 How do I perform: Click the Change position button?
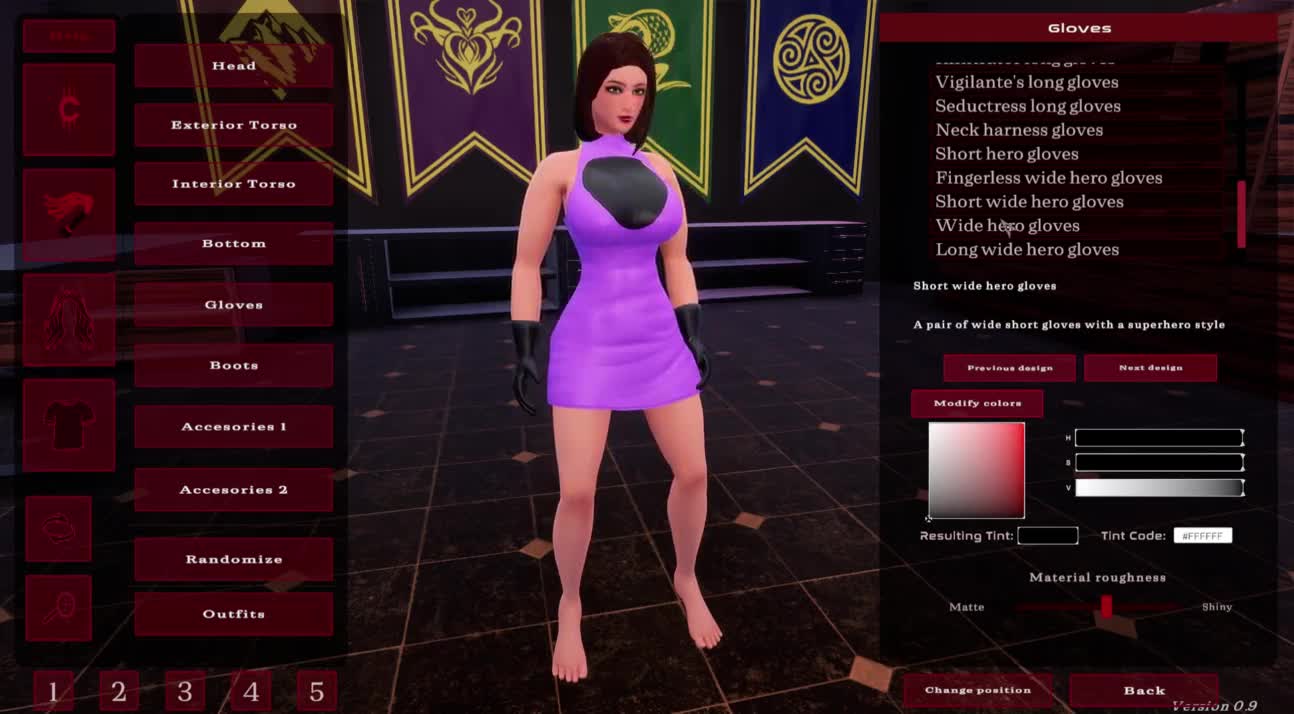[977, 690]
